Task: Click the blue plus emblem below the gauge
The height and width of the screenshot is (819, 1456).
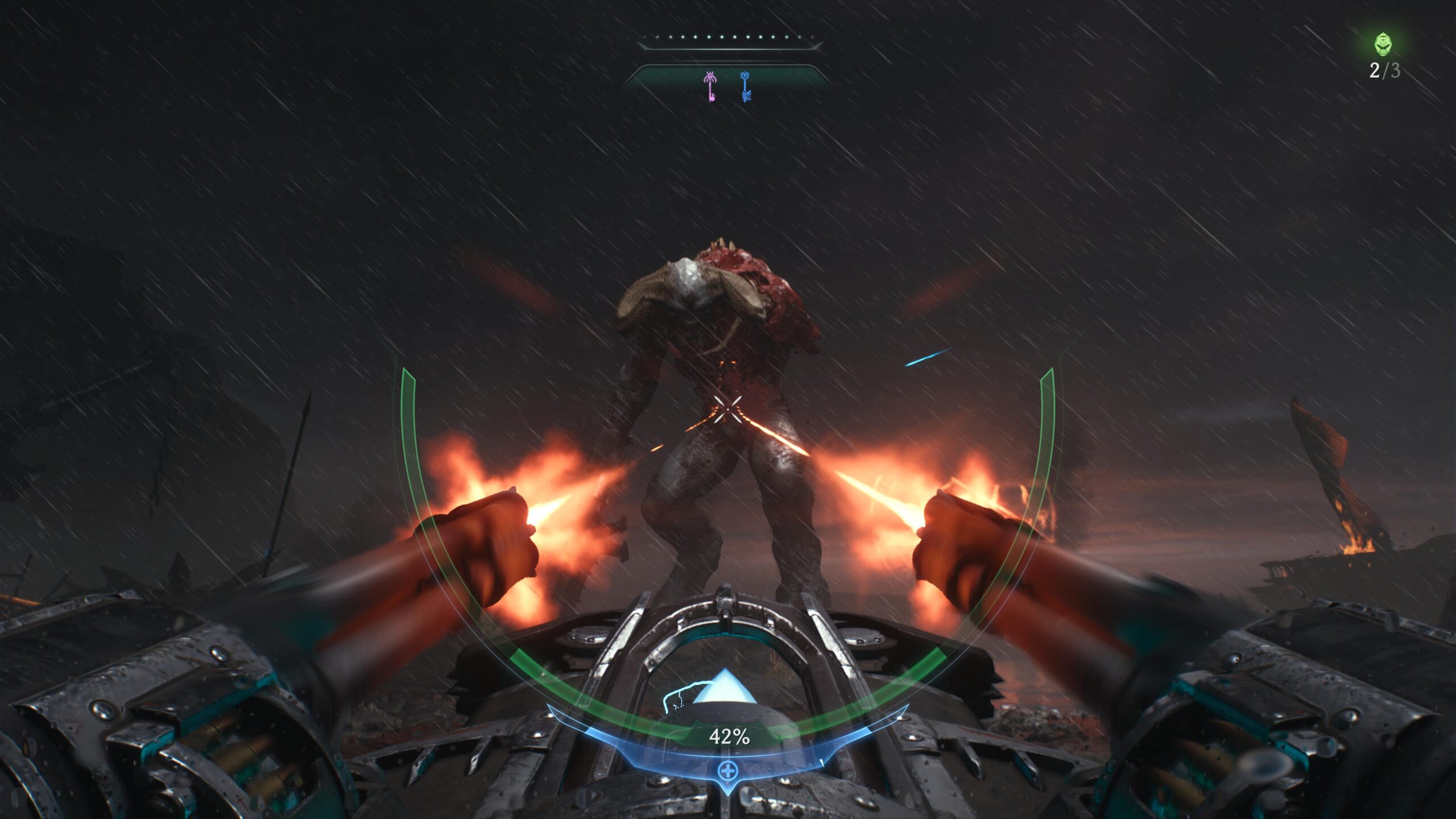Action: point(727,771)
